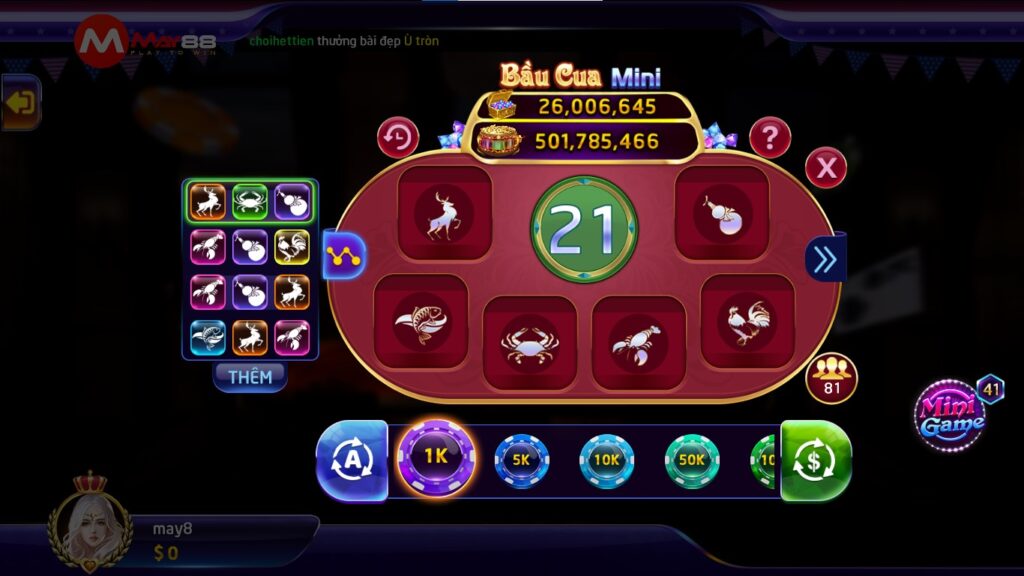Place a bet on the fish tile

421,322
